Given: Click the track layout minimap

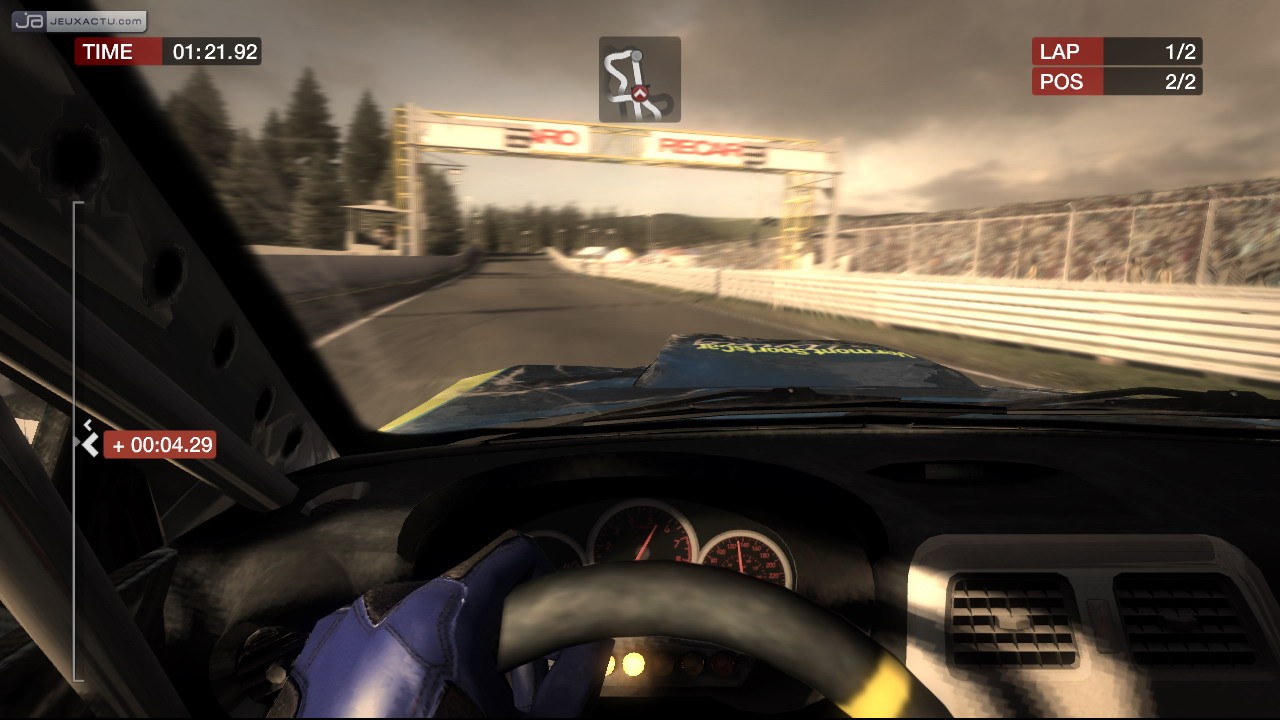Looking at the screenshot, I should 639,80.
